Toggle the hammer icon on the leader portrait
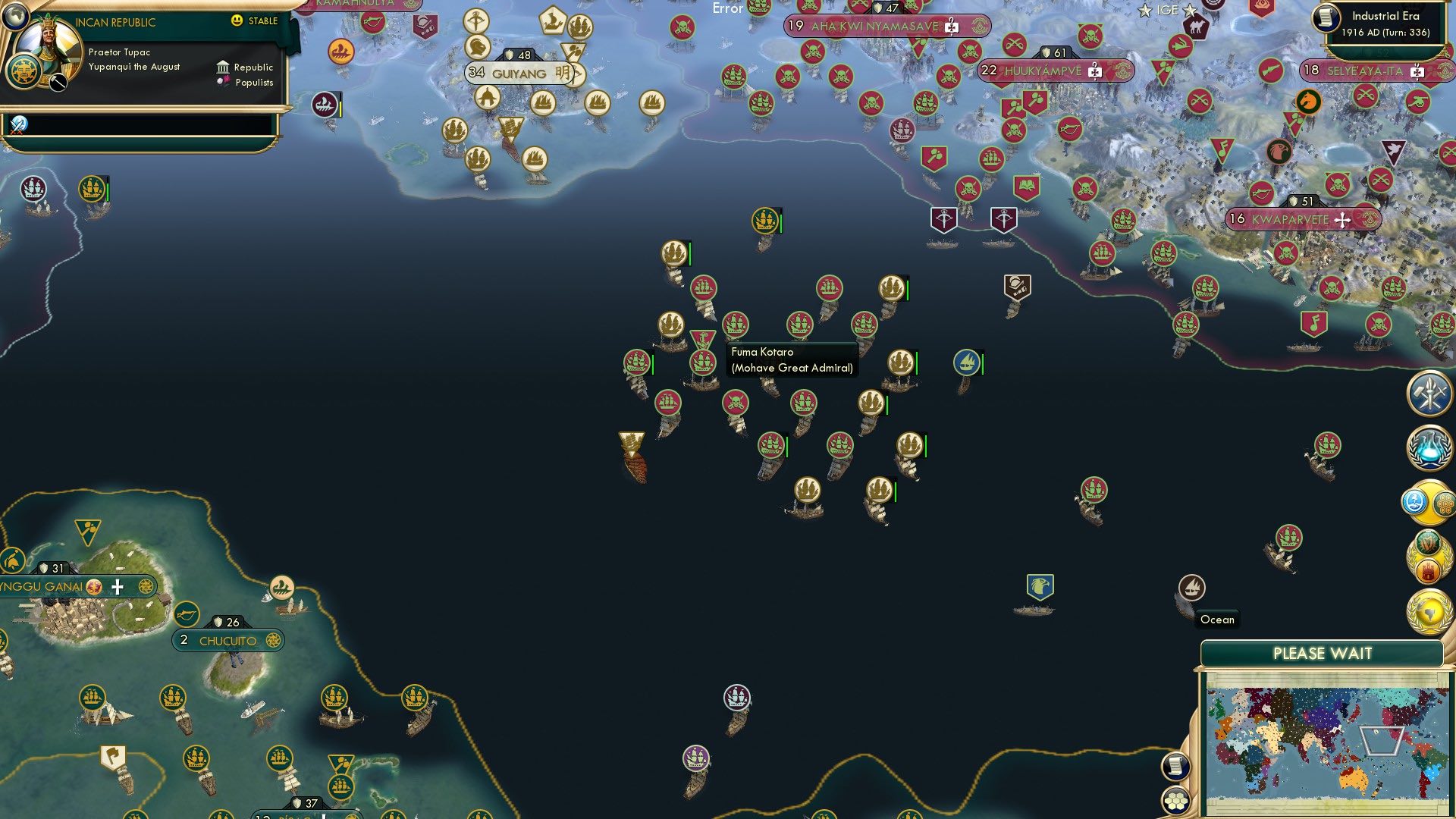1456x819 pixels. coord(58,83)
